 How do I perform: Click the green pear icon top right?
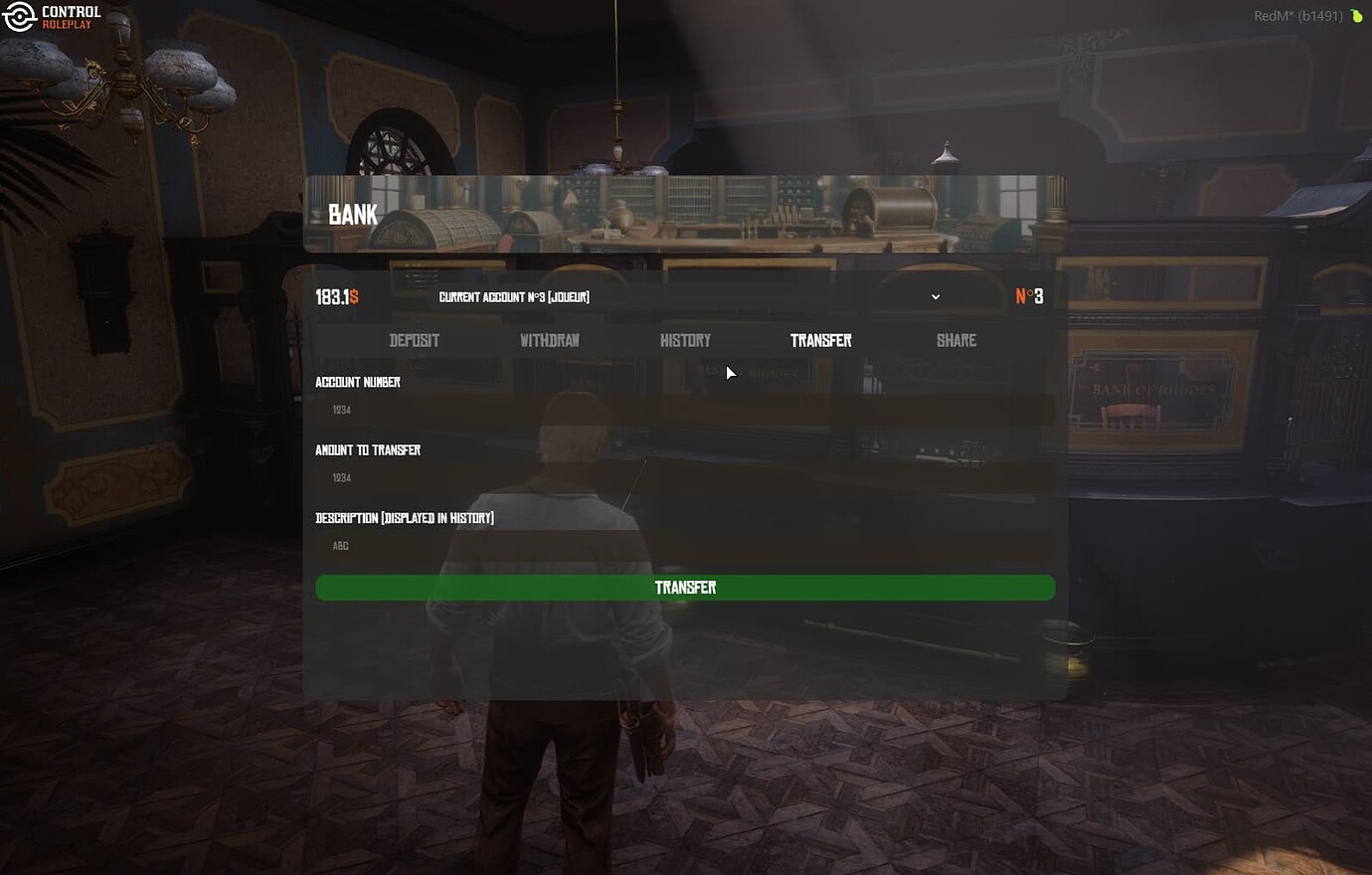[1359, 14]
